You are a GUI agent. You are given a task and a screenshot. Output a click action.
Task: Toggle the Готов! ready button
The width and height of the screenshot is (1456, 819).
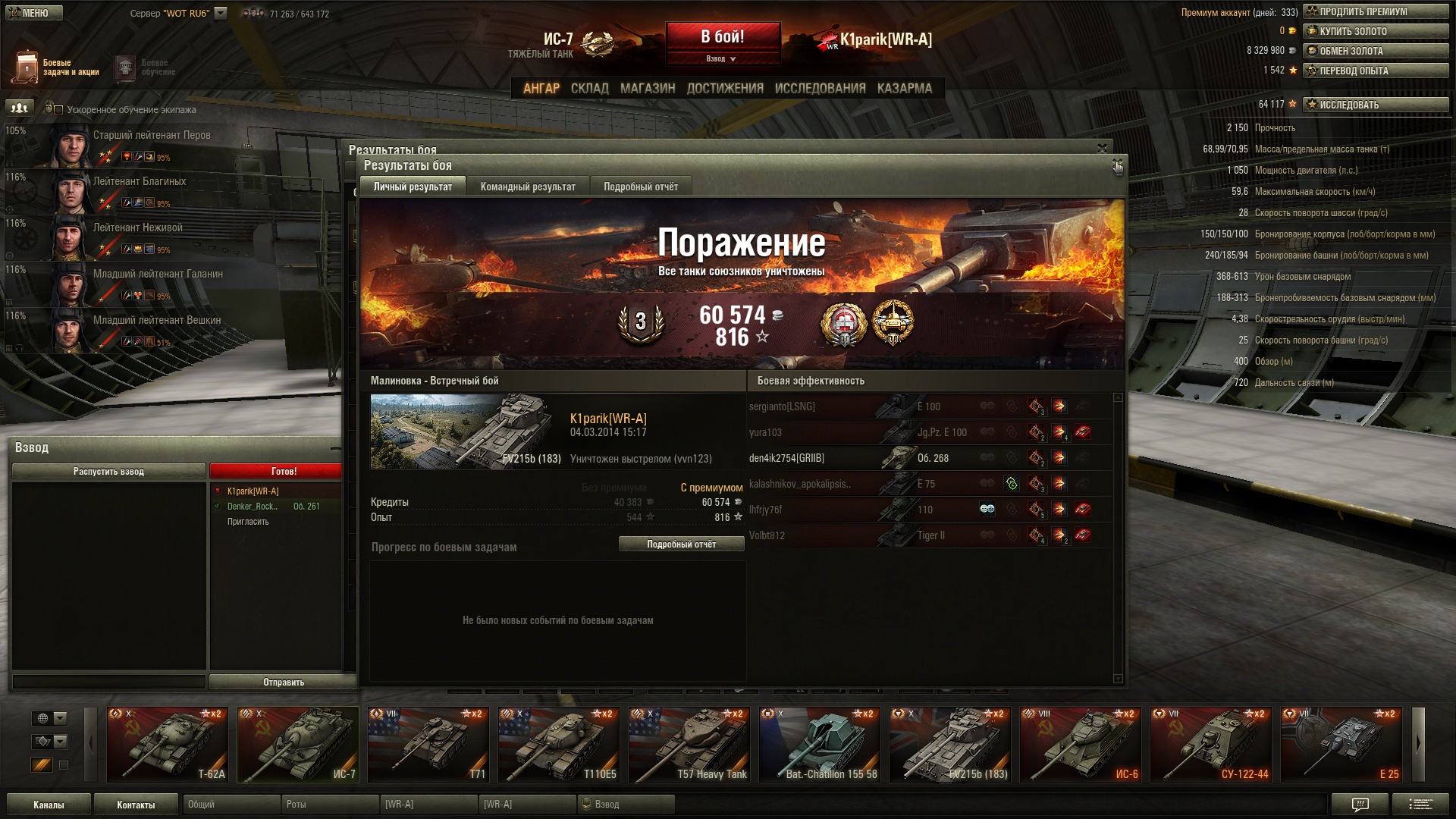[x=283, y=472]
